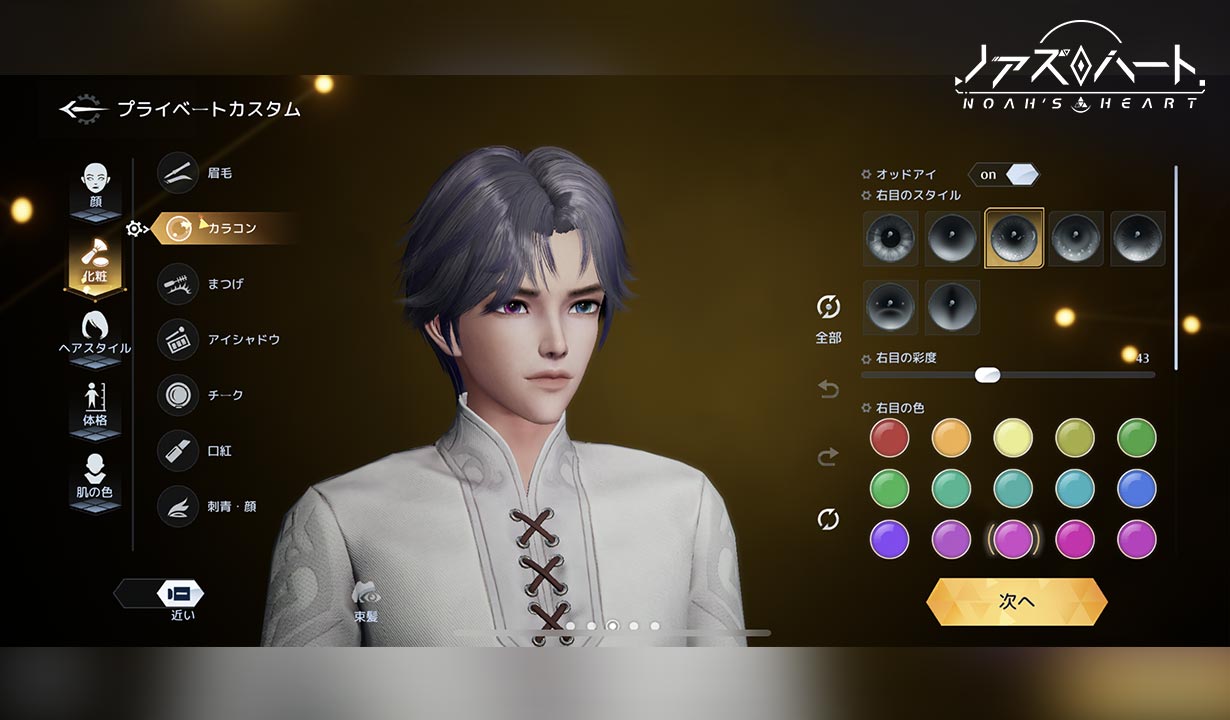The image size is (1230, 720).
Task: Select the 口紅 lipstick category
Action: click(178, 451)
